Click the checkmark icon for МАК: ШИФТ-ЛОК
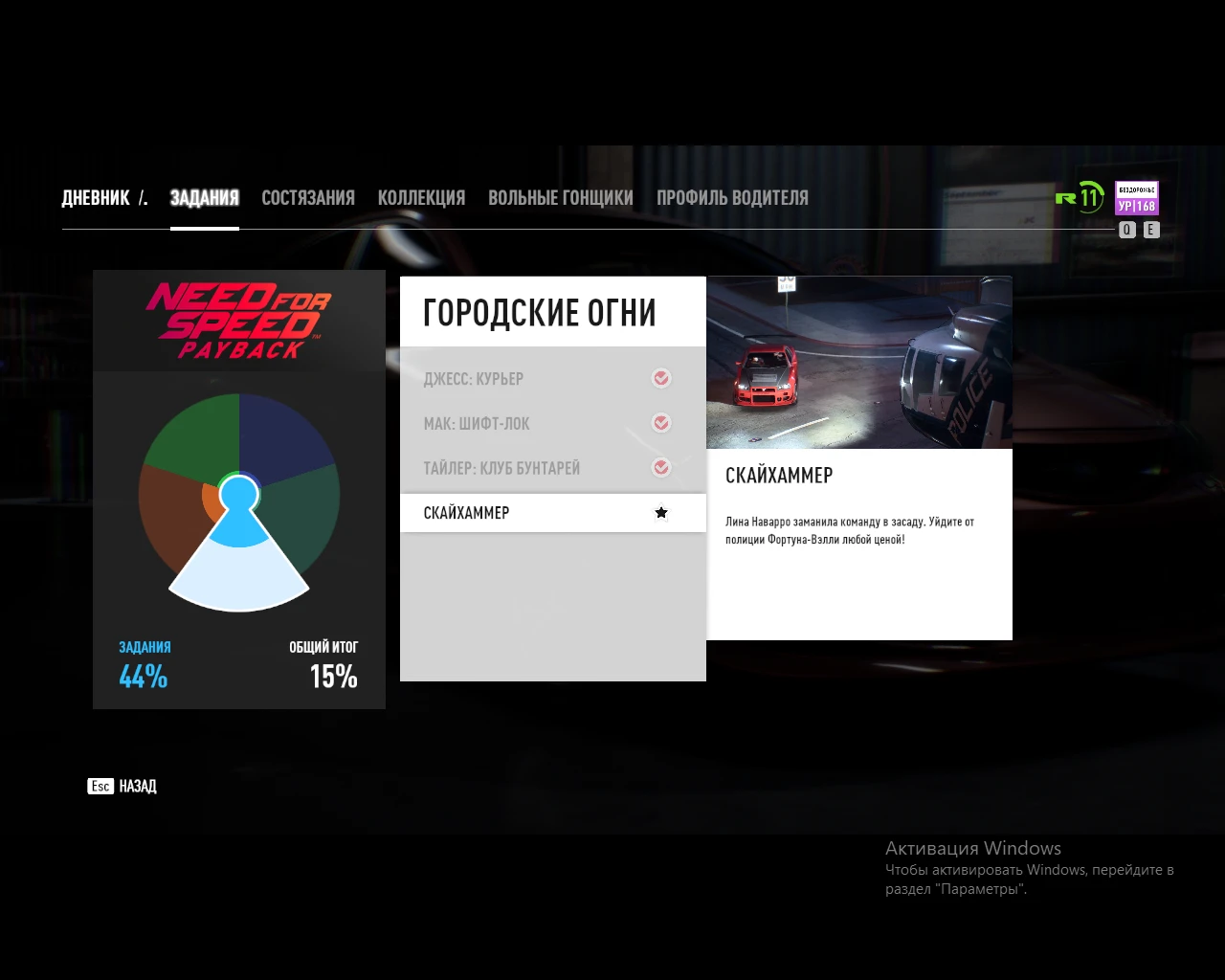Viewport: 1225px width, 980px height. coord(660,423)
